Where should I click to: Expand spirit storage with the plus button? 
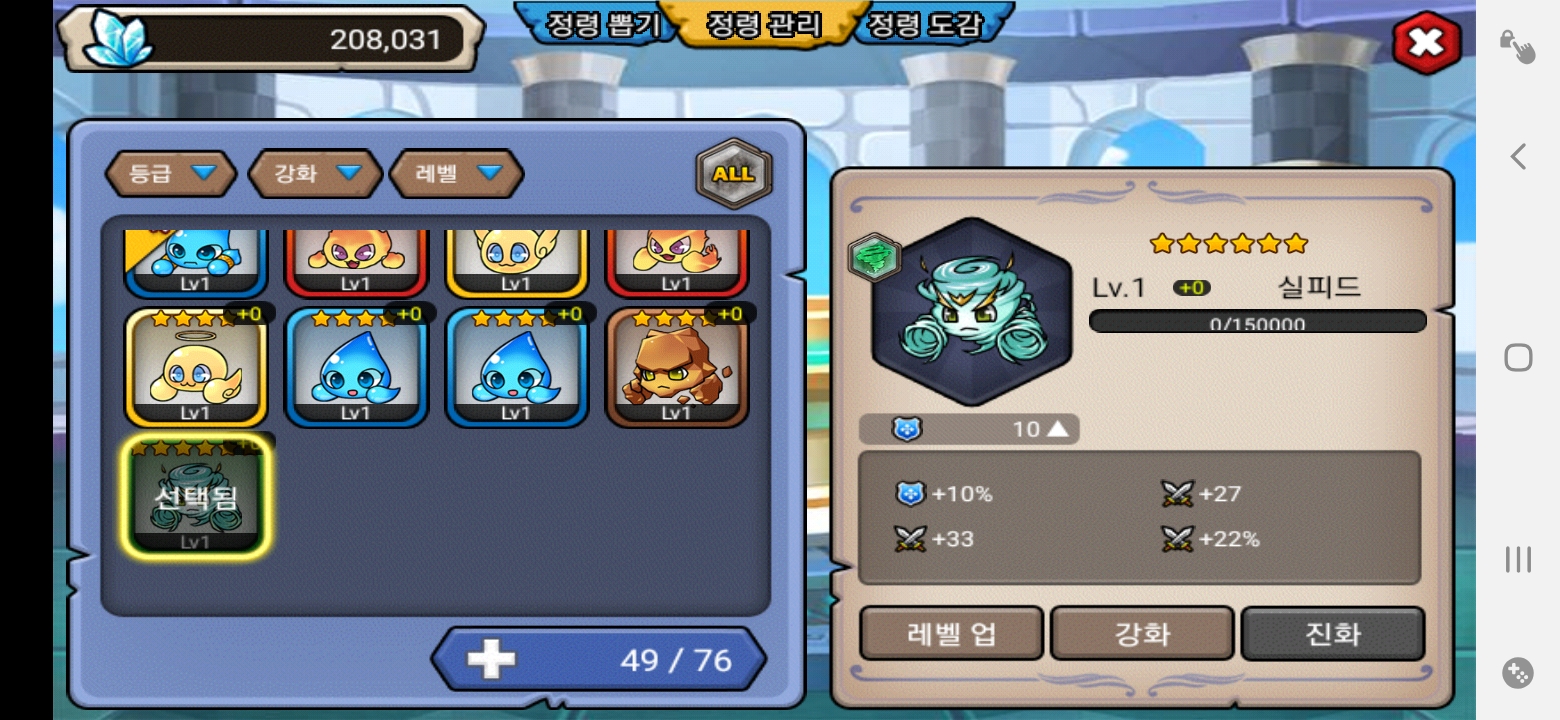tap(491, 660)
